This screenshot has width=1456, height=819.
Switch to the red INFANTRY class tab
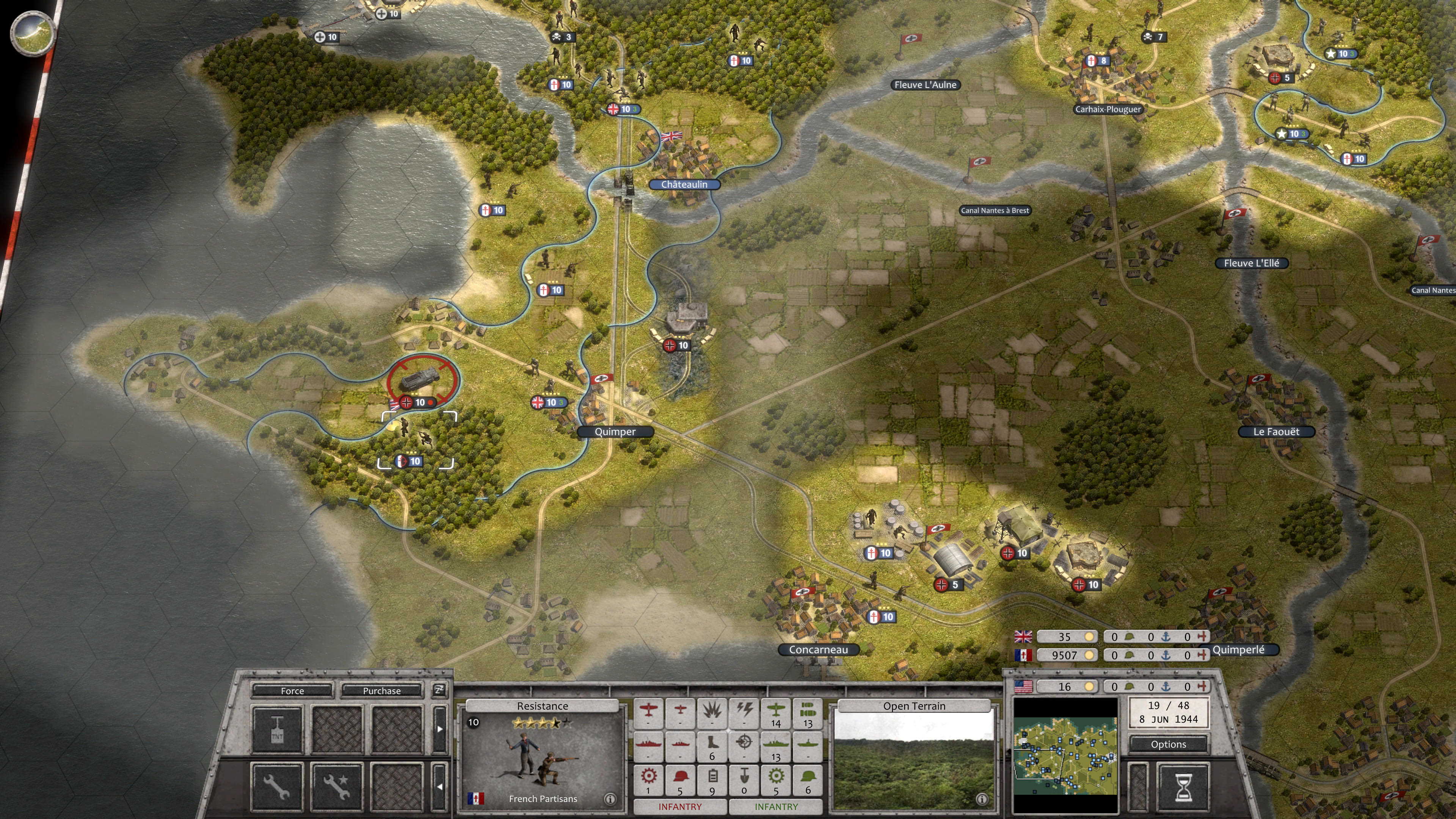coord(680,806)
